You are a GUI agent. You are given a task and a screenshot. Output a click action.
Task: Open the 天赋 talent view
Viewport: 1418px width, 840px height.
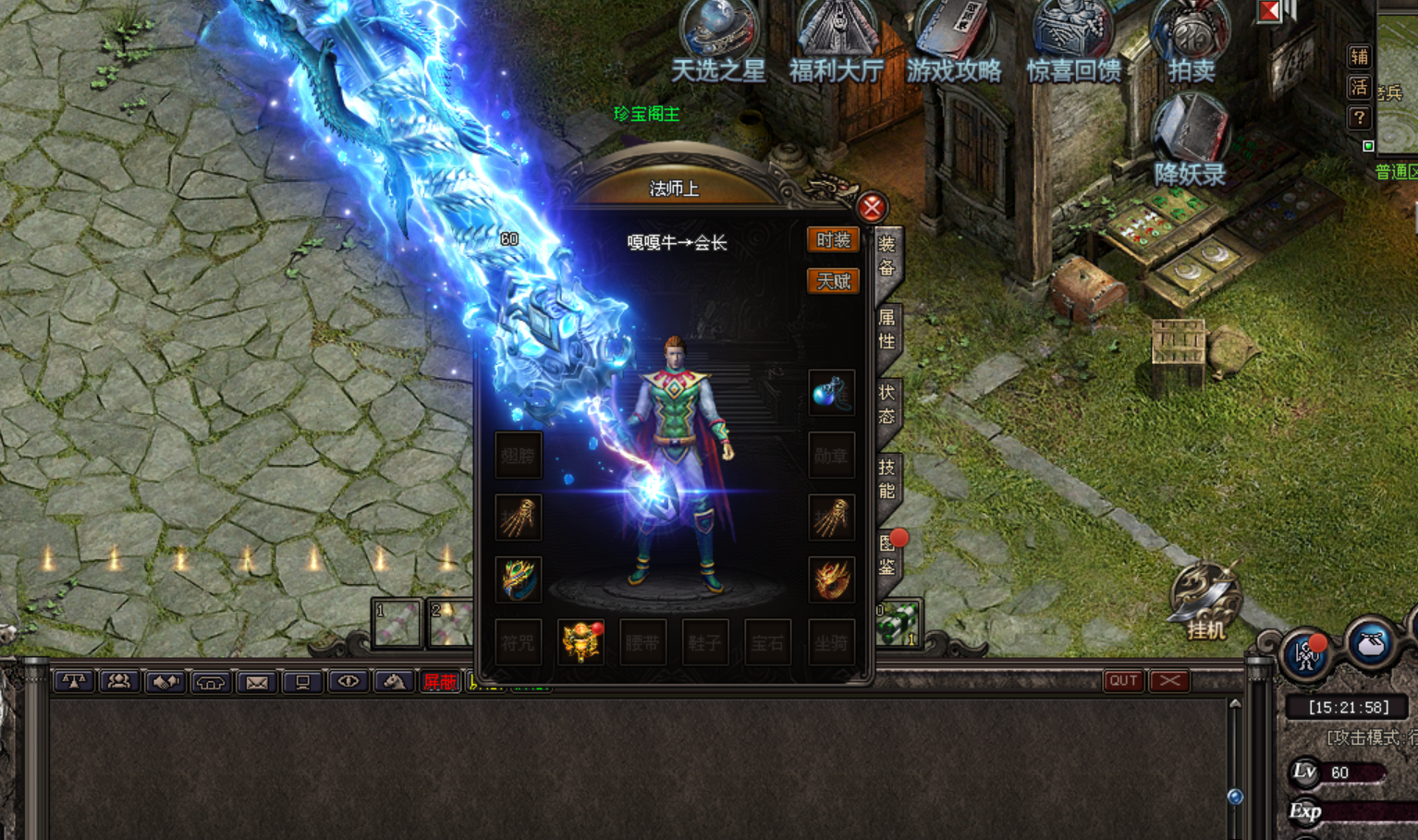[x=833, y=281]
